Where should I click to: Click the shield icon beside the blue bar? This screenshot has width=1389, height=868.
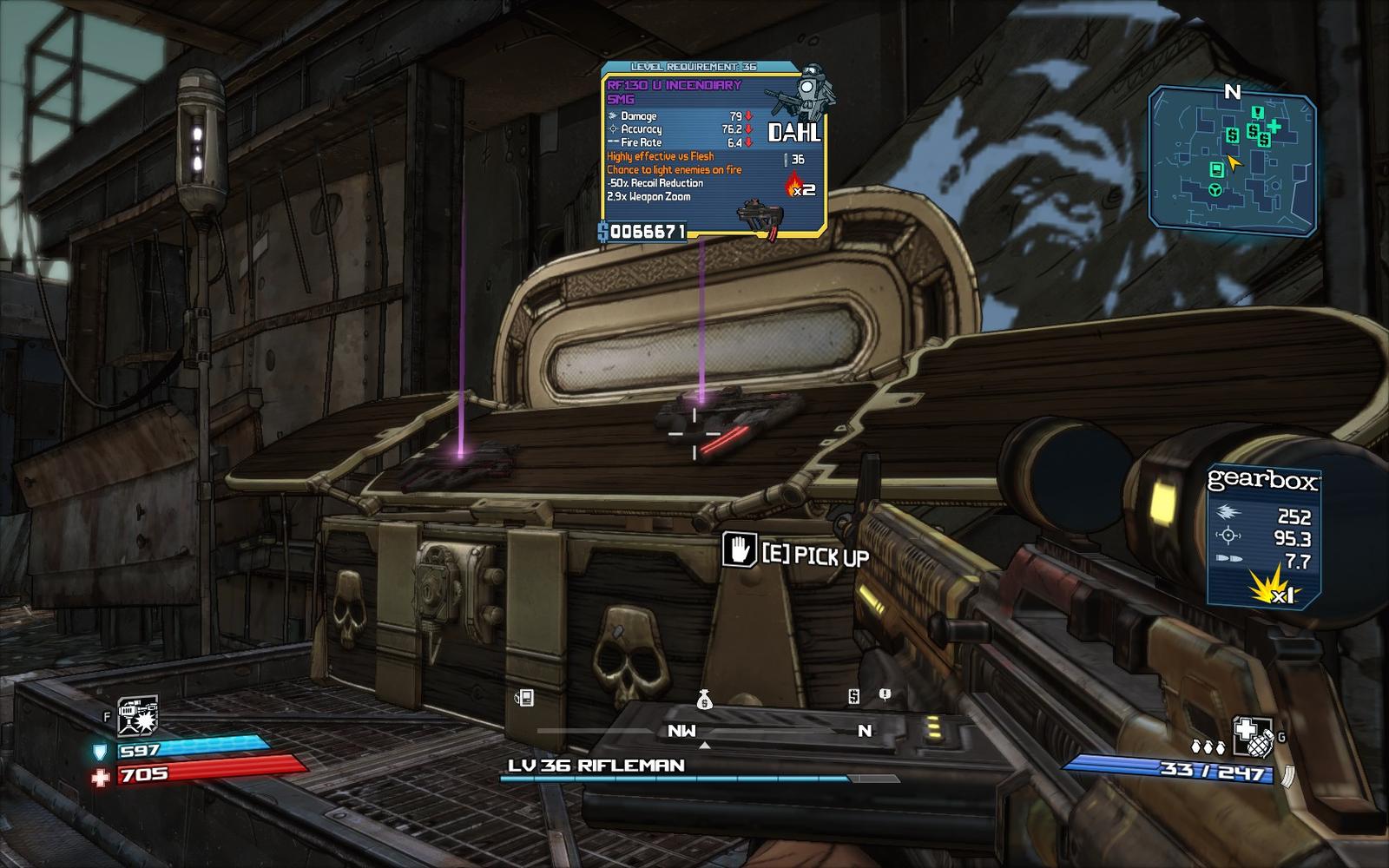pos(101,751)
